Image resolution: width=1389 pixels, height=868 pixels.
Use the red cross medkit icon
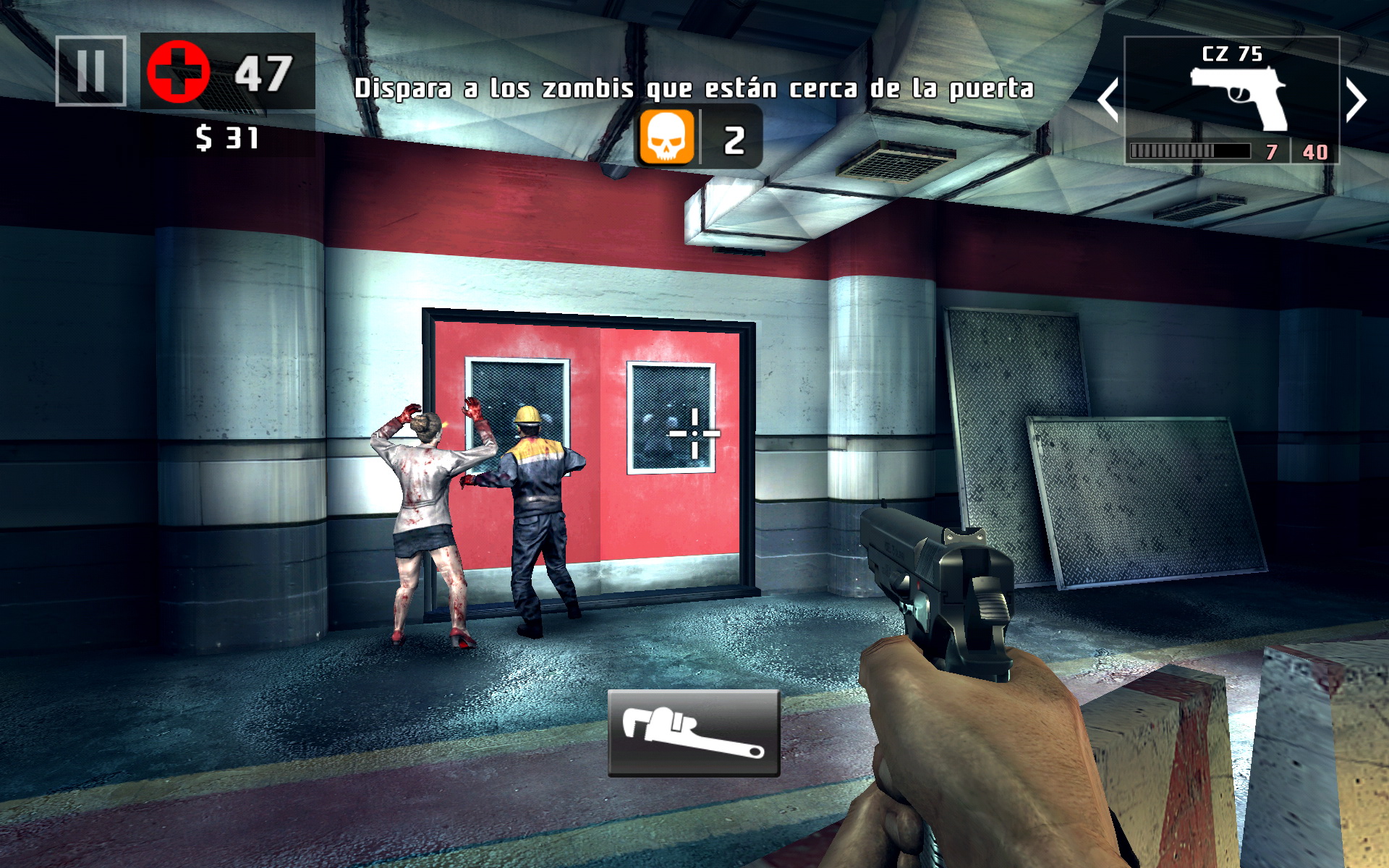178,72
